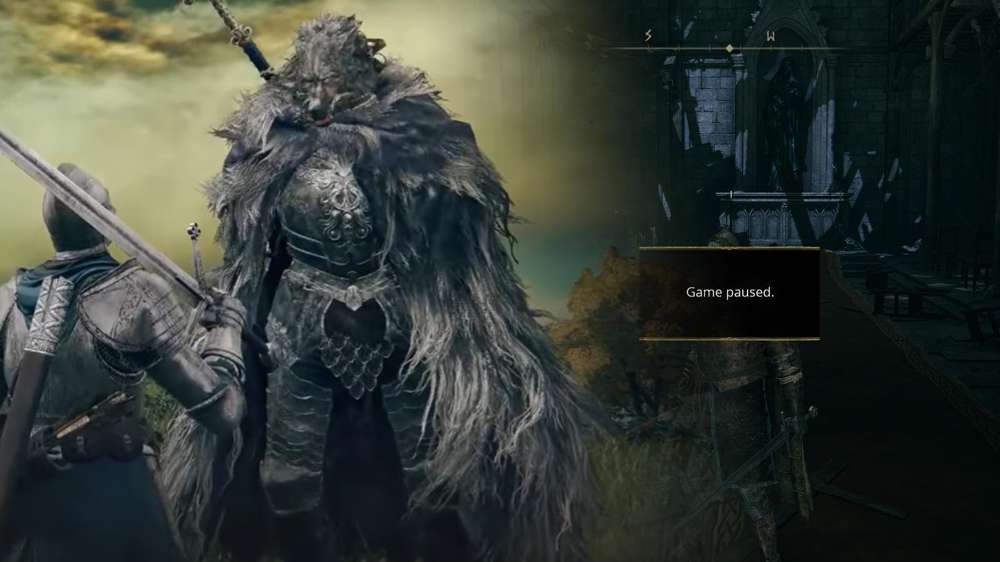
Task: Click the "Game paused." message box
Action: pyautogui.click(x=729, y=293)
